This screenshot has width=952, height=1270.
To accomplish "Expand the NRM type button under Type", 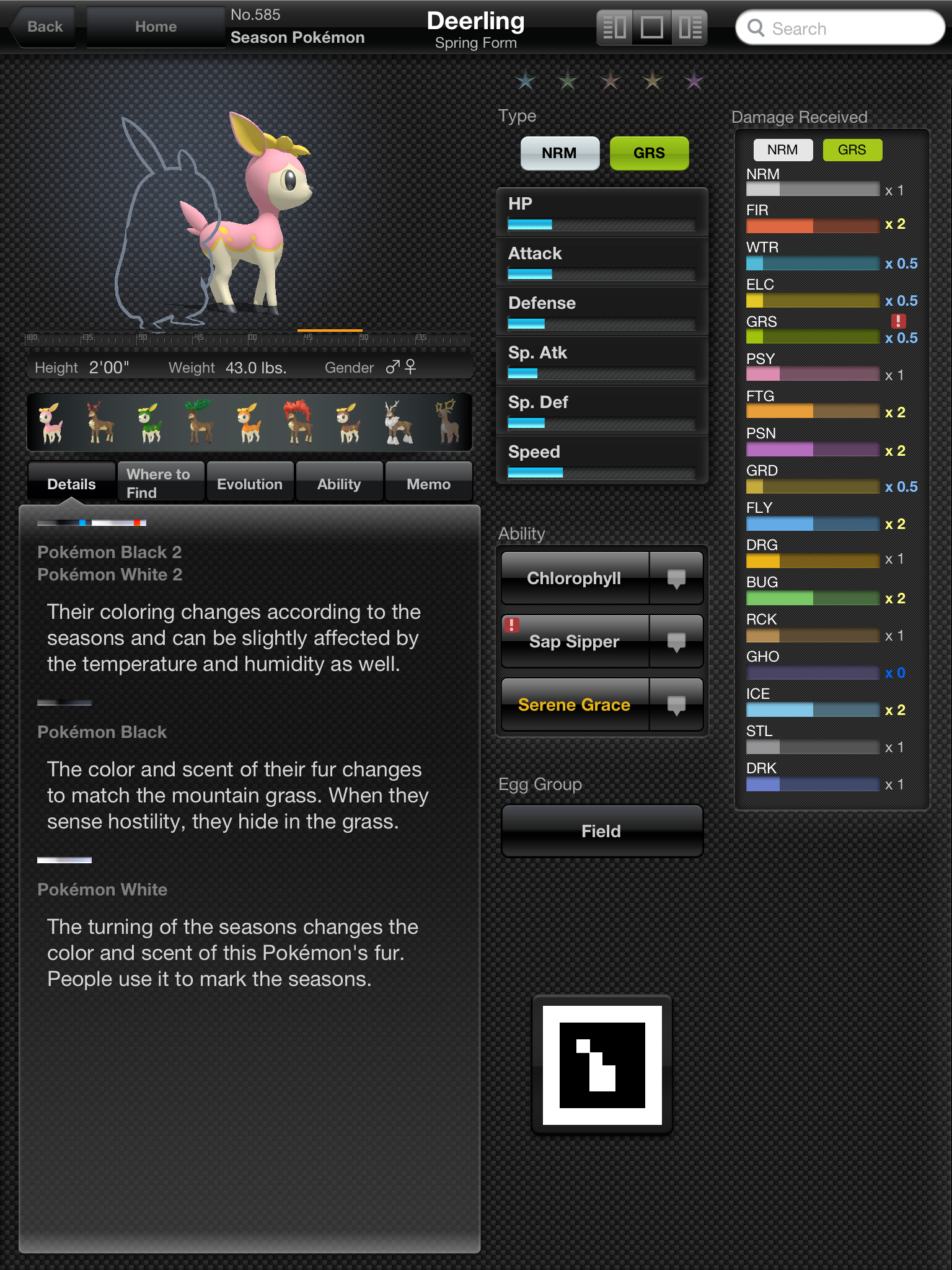I will 559,153.
